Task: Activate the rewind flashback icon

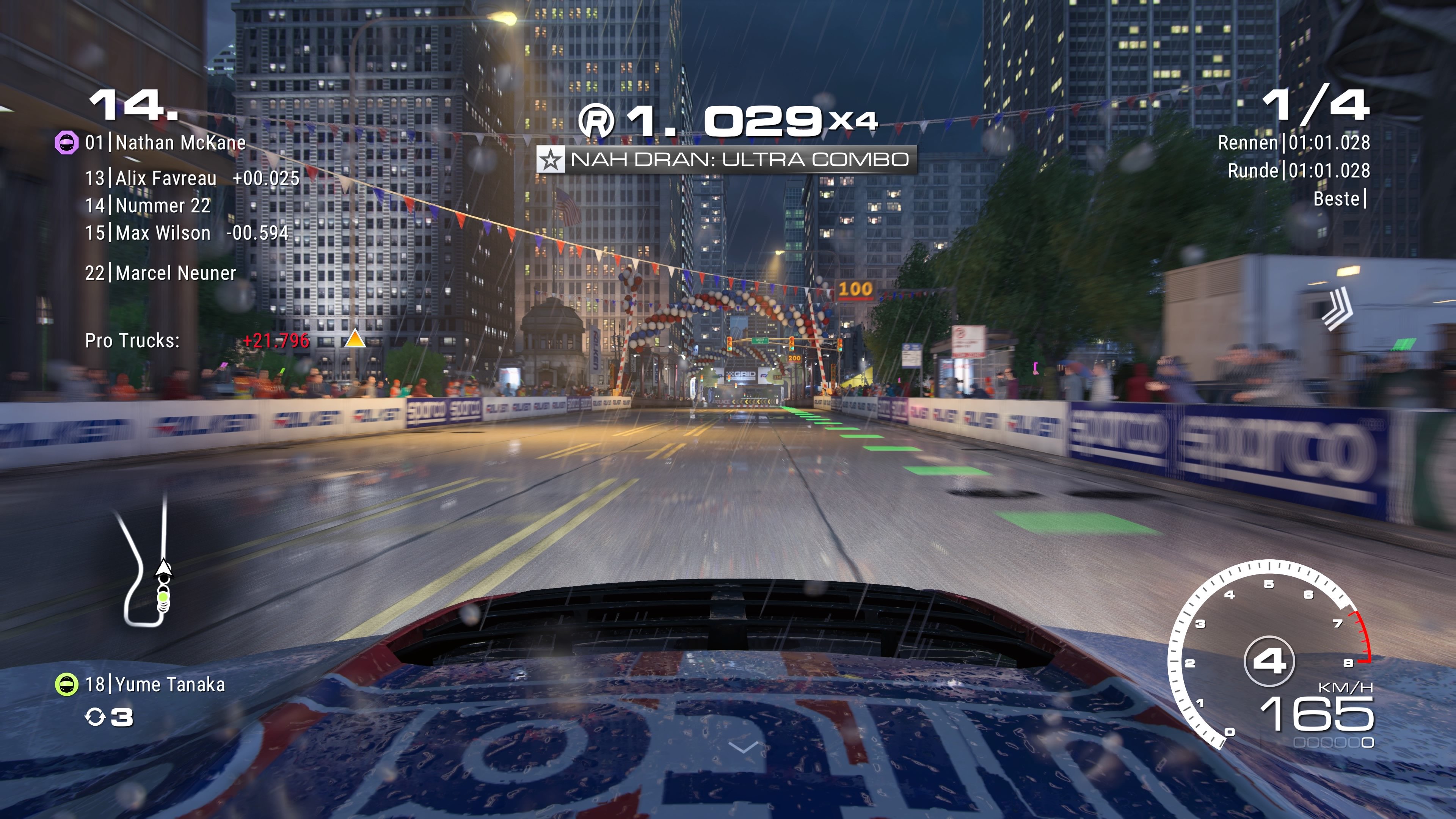Action: pos(95,717)
